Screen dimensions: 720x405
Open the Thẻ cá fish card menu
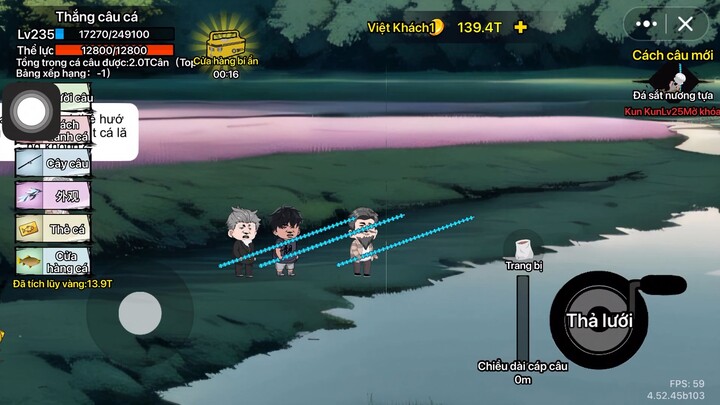click(x=53, y=228)
